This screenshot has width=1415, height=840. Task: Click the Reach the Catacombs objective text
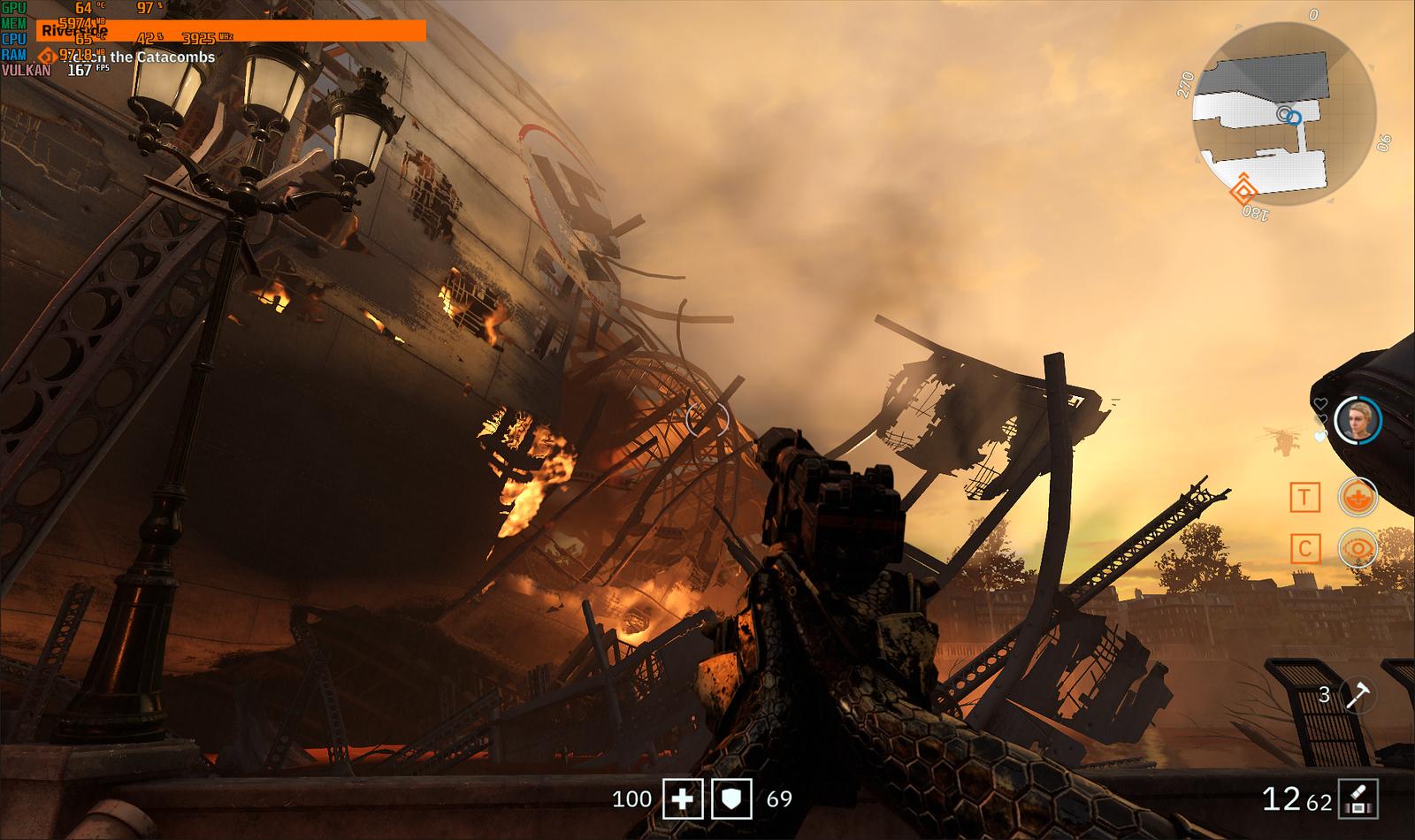tap(141, 57)
